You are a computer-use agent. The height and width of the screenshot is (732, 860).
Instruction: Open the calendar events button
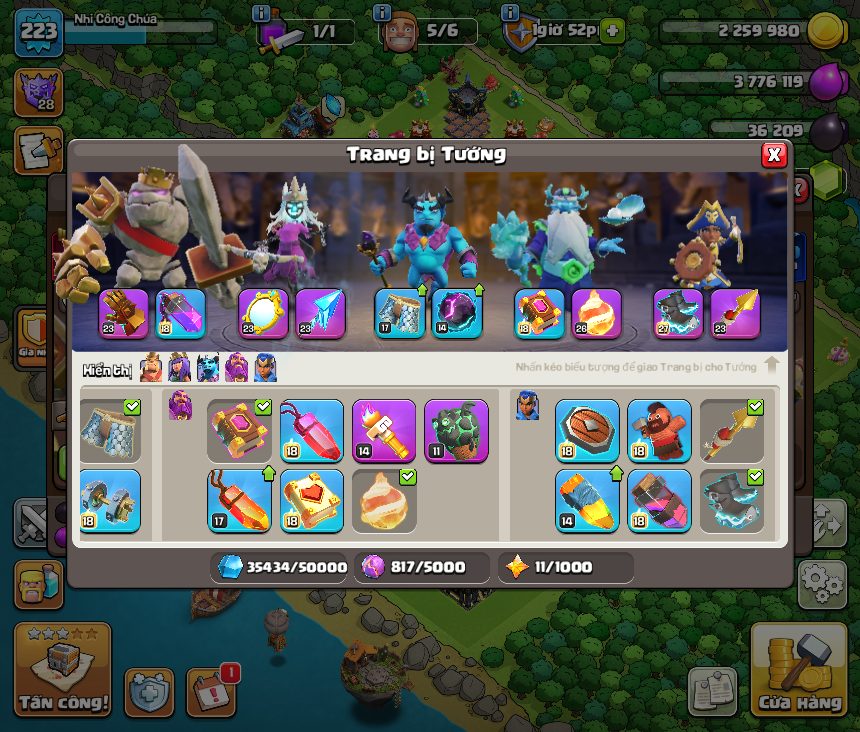coord(213,691)
